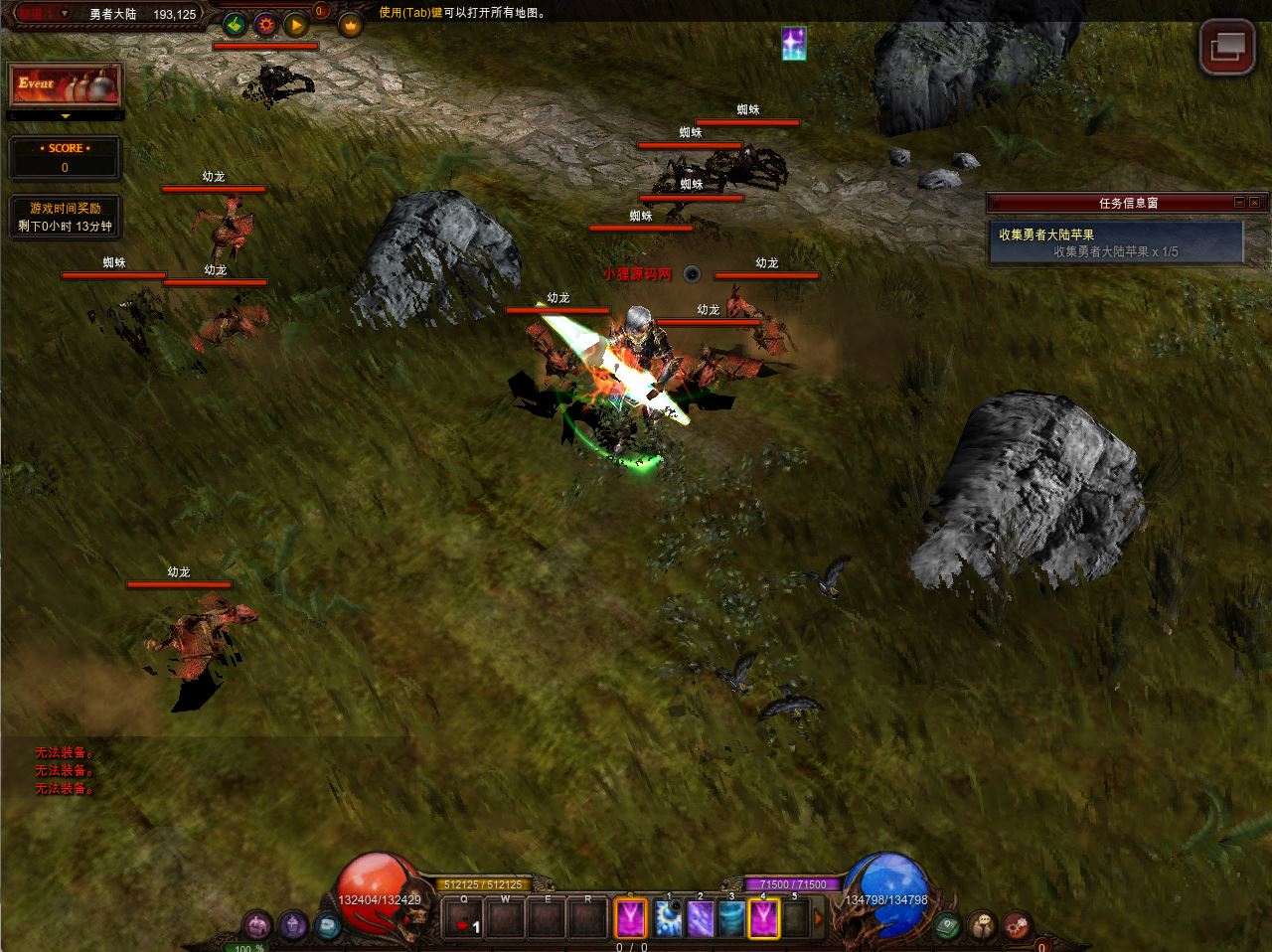This screenshot has width=1272, height=952.
Task: Click the green broom icon
Action: [235, 24]
